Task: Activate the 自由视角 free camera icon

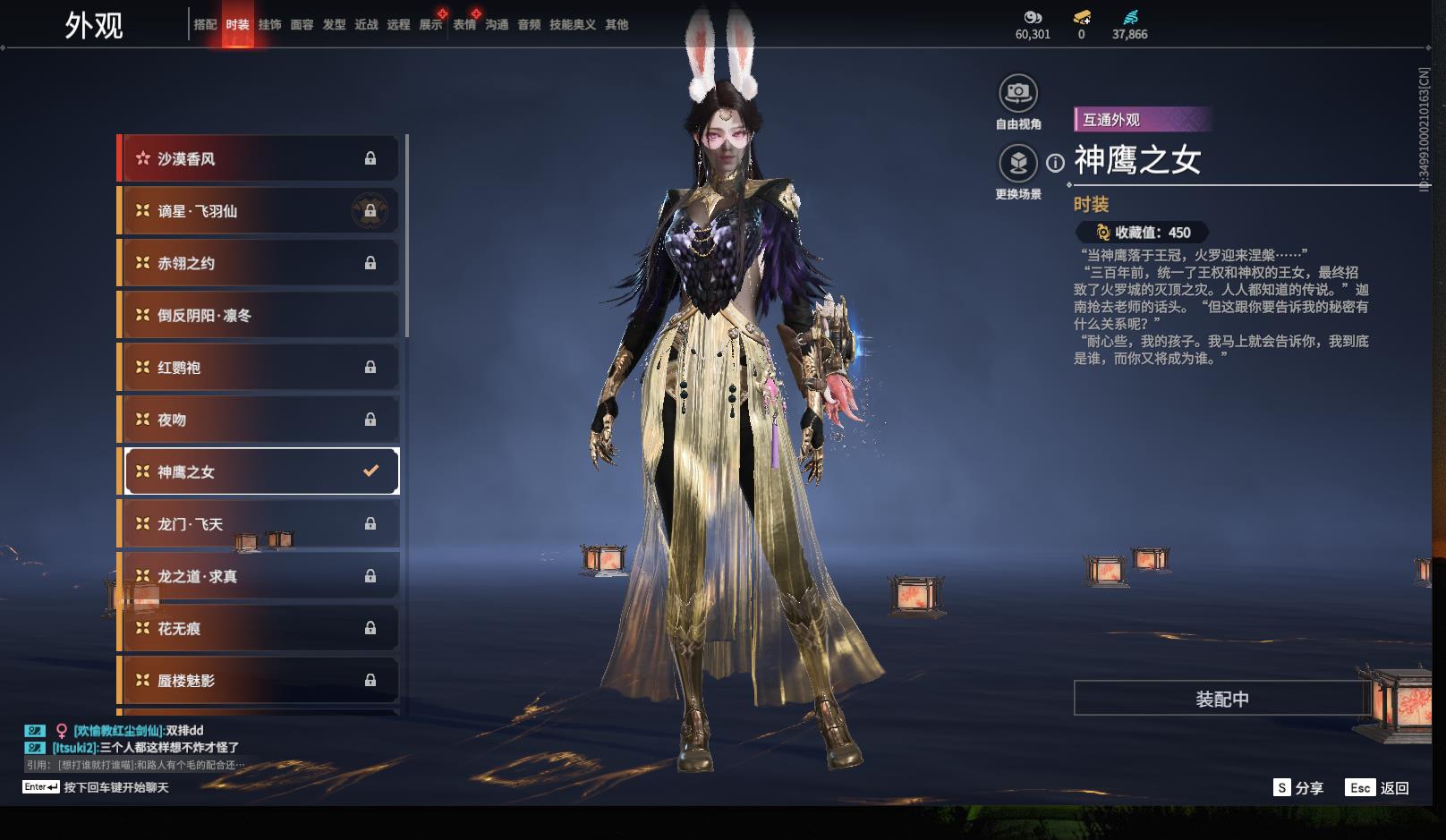Action: coord(1018,93)
